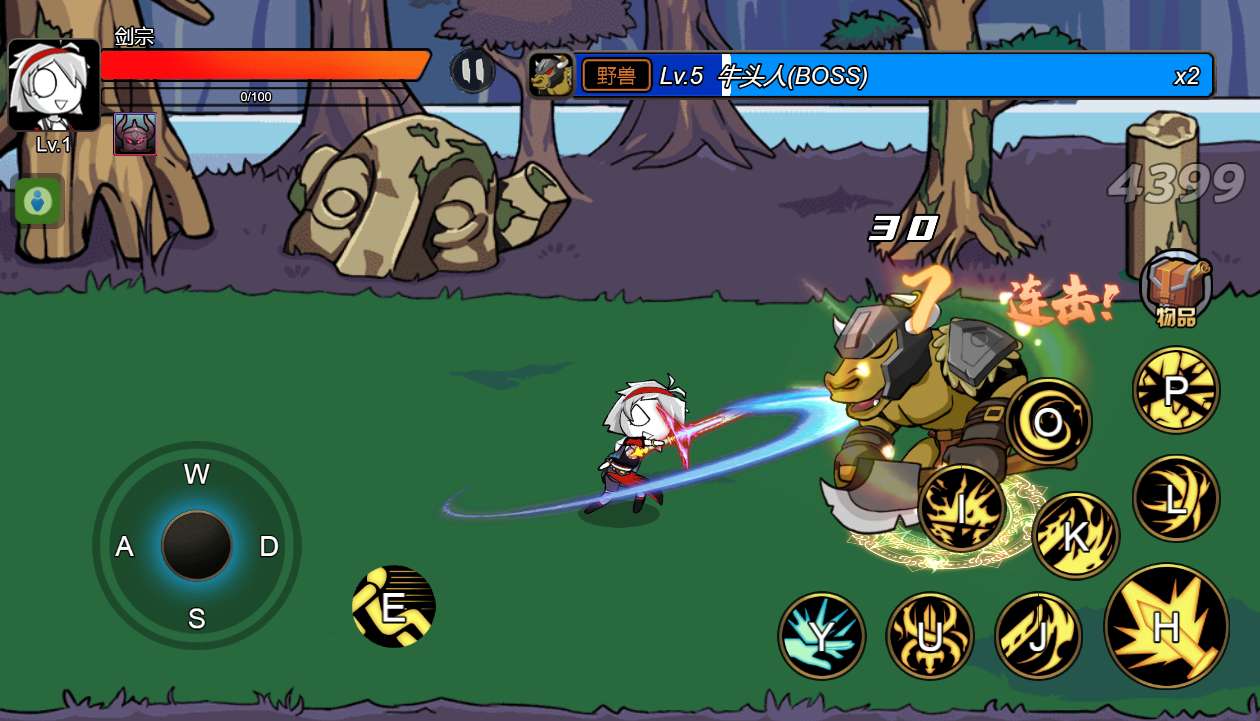Image resolution: width=1260 pixels, height=721 pixels.
Task: Use the I skill button
Action: point(962,508)
